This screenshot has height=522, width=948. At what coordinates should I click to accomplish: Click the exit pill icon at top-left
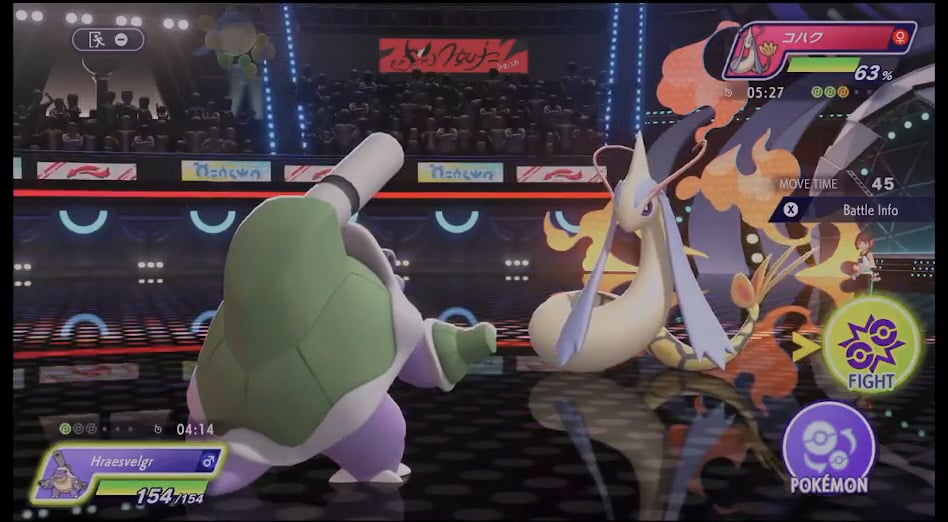(x=107, y=39)
